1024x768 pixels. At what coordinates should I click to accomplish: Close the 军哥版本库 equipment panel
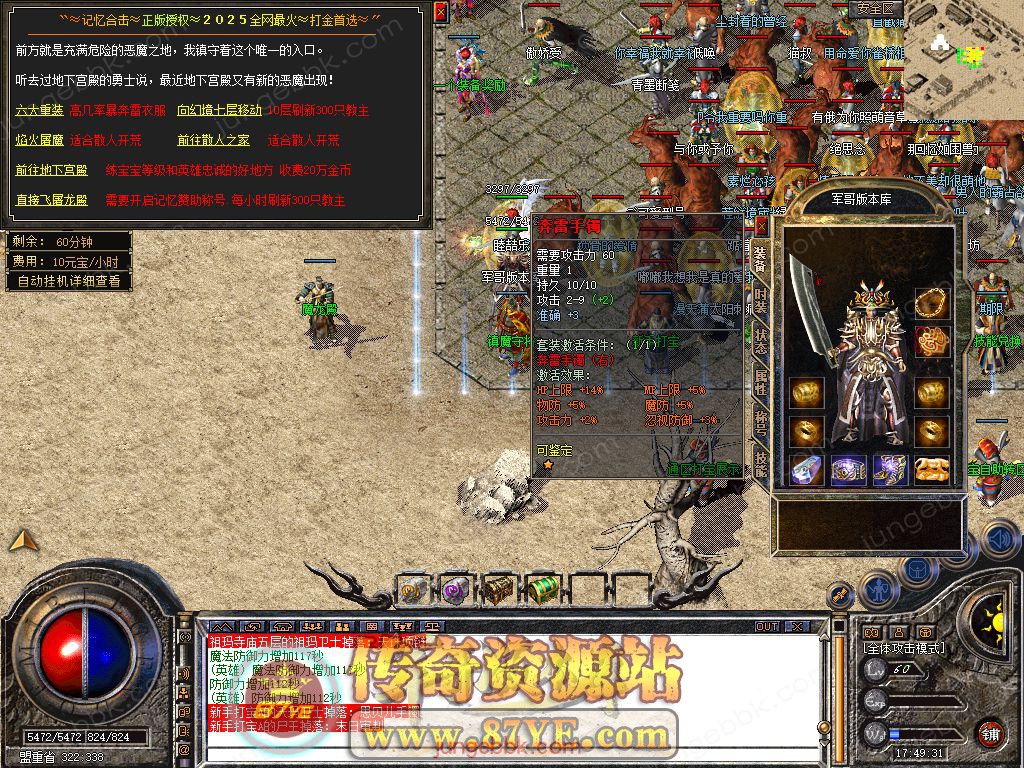click(761, 225)
